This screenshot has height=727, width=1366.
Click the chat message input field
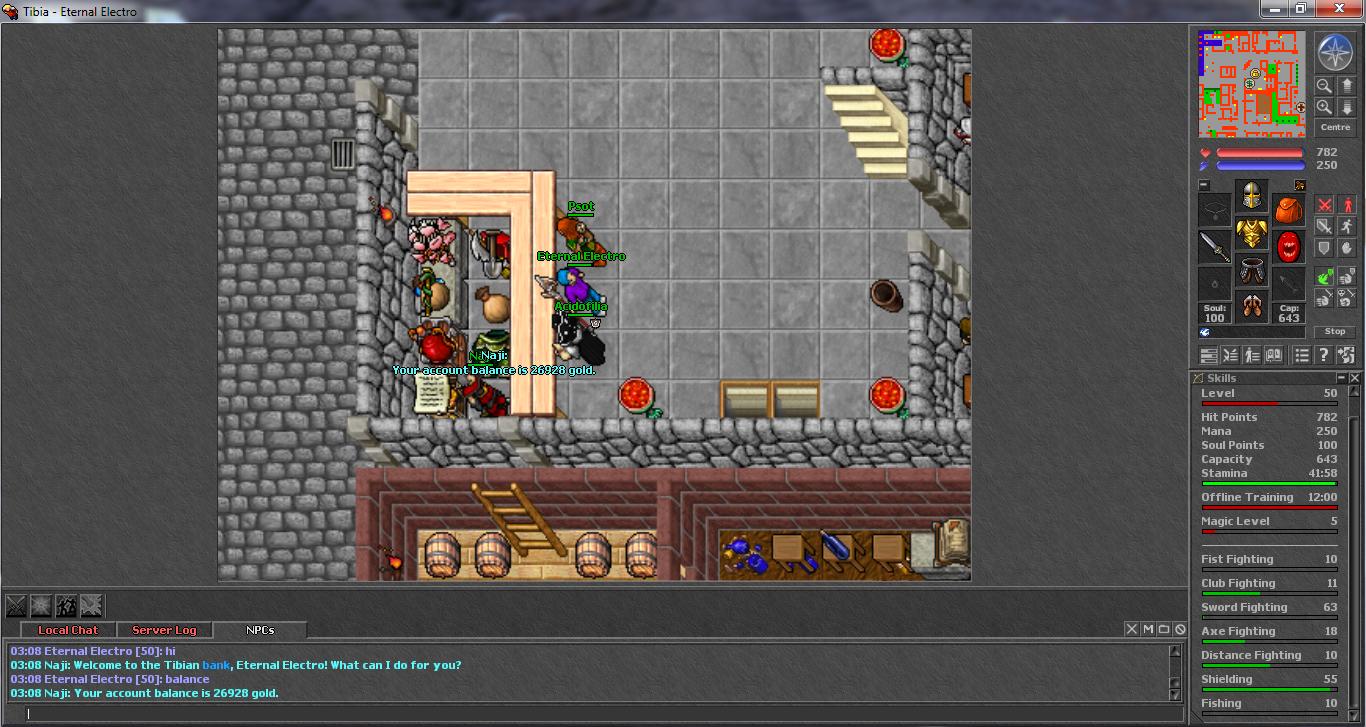590,713
